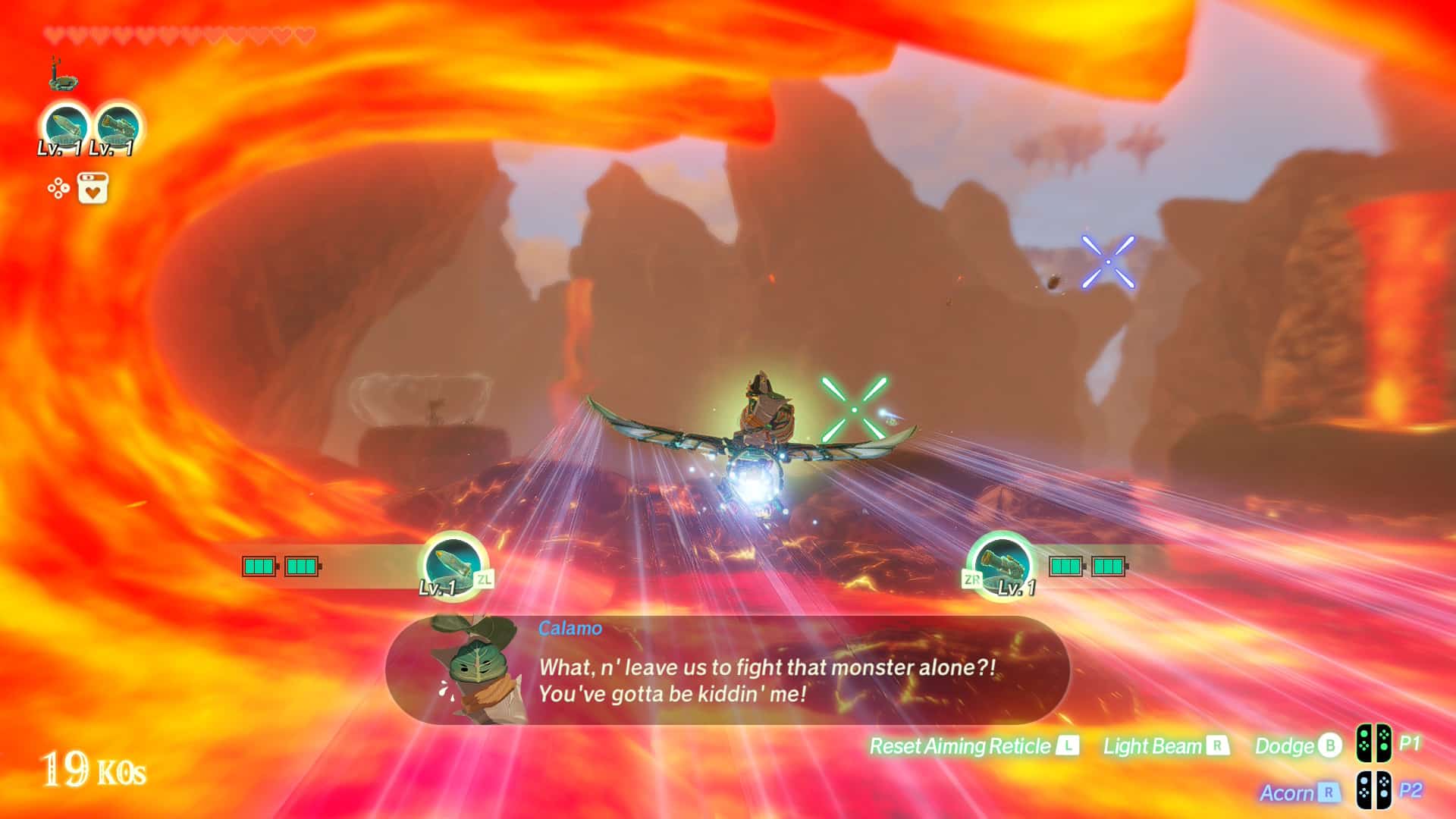Image resolution: width=1456 pixels, height=819 pixels.
Task: Click the P1 Joy-Con controller icon
Action: (1373, 744)
